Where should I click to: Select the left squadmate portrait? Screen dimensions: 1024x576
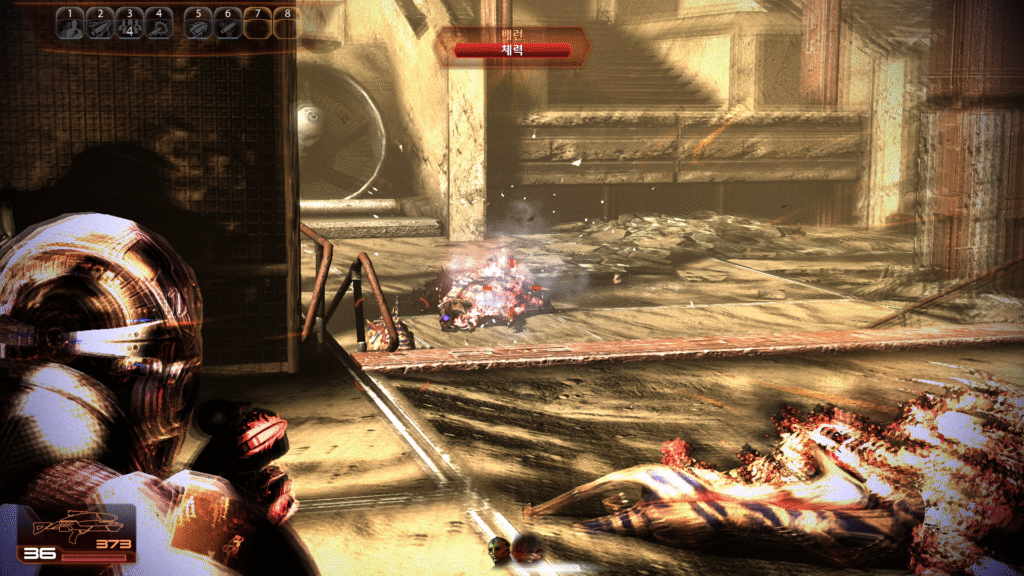tap(499, 547)
